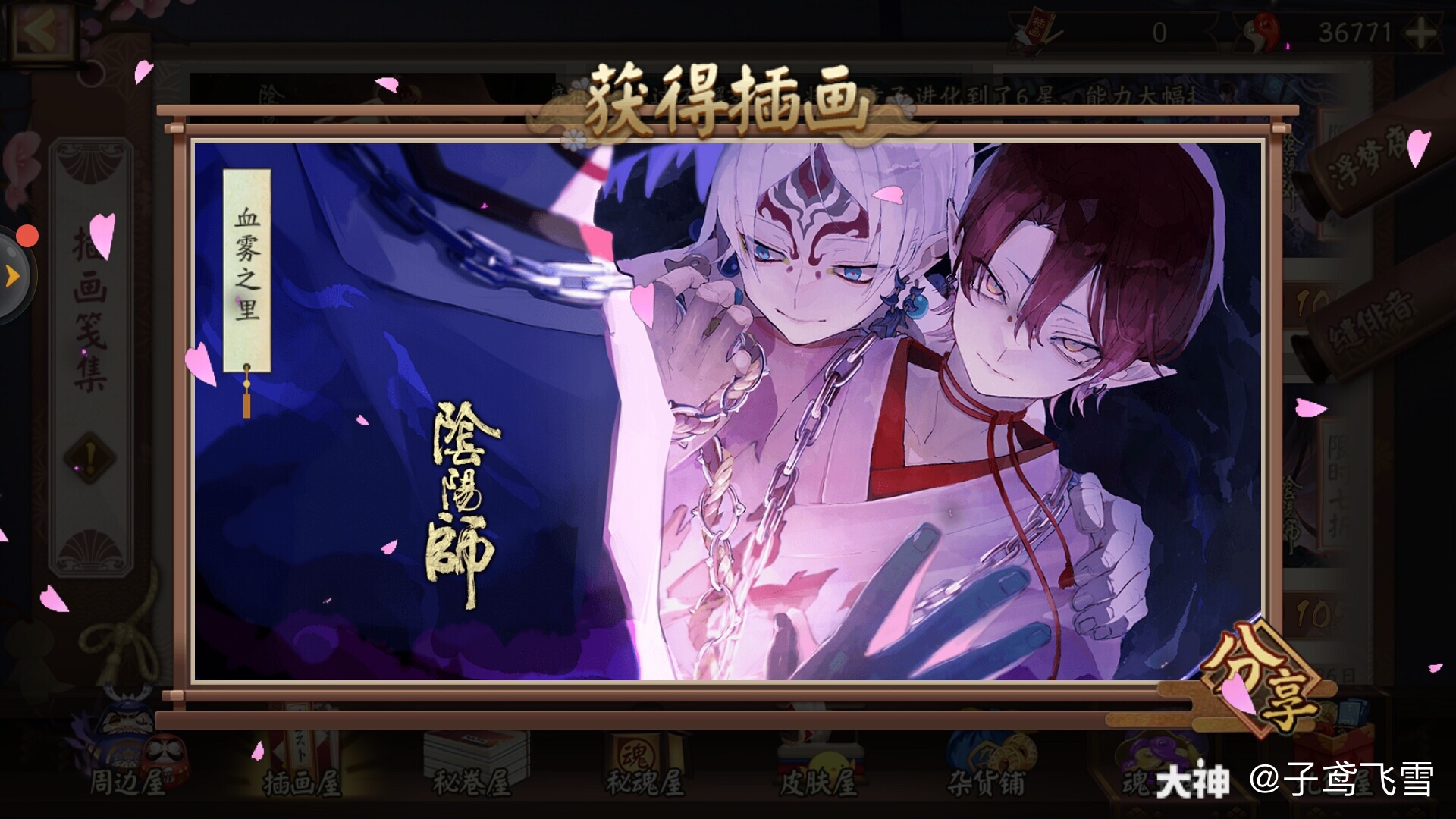Click the illustration brush currency icon showing 0
This screenshot has height=819, width=1456.
coord(1038,30)
